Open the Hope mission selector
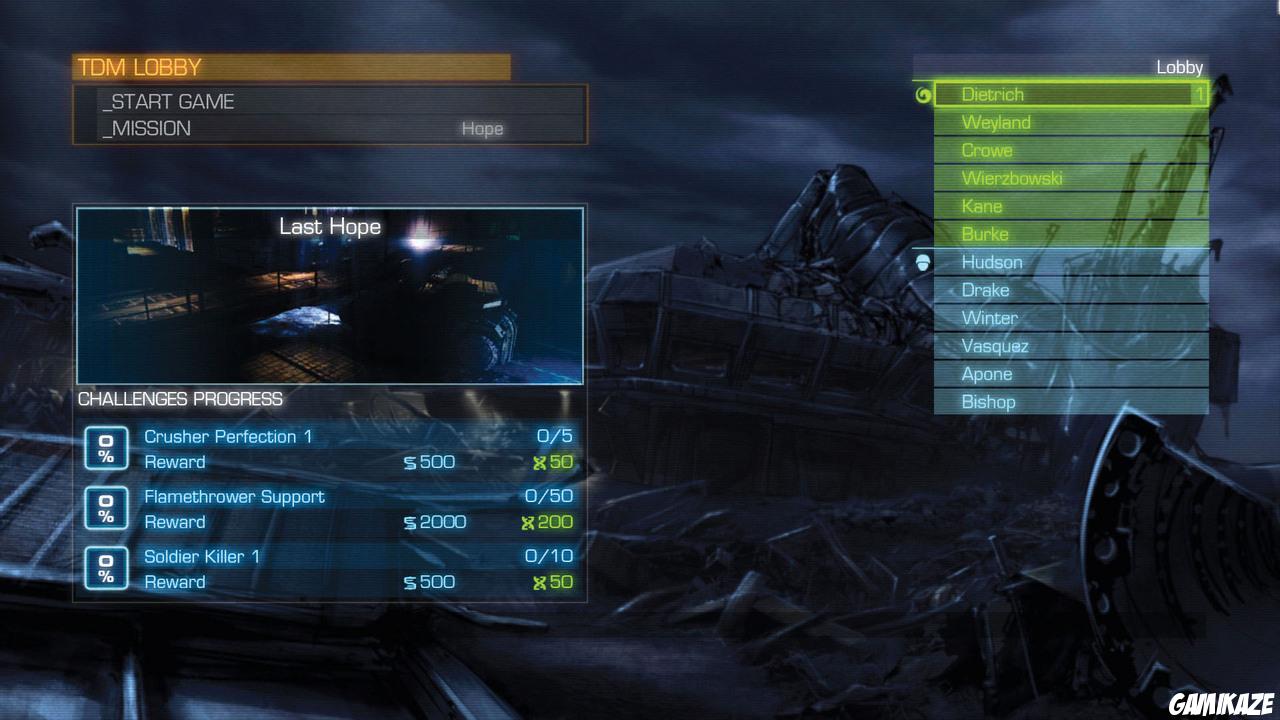The width and height of the screenshot is (1280, 720). pyautogui.click(x=483, y=128)
